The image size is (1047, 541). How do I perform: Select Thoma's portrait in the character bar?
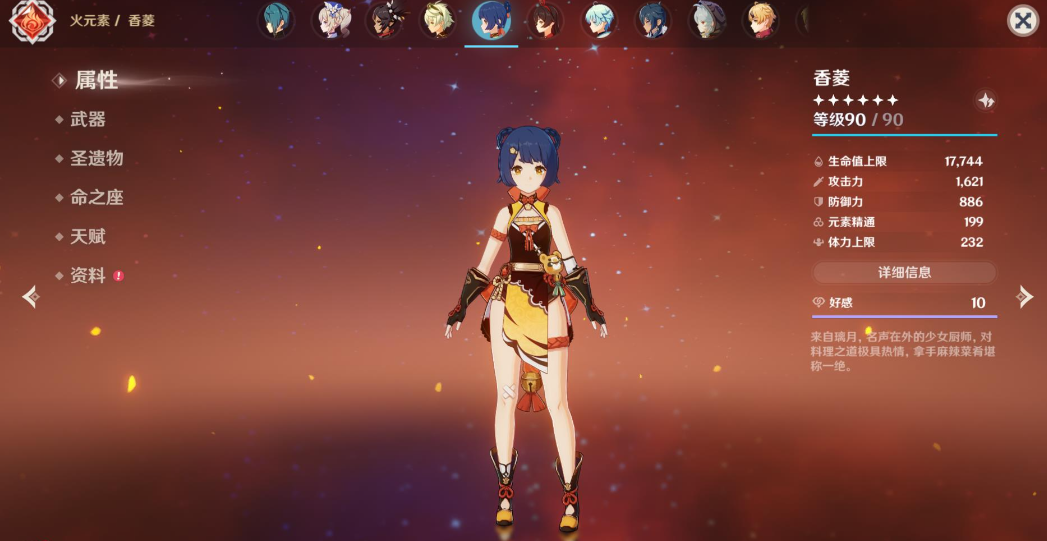tap(761, 20)
